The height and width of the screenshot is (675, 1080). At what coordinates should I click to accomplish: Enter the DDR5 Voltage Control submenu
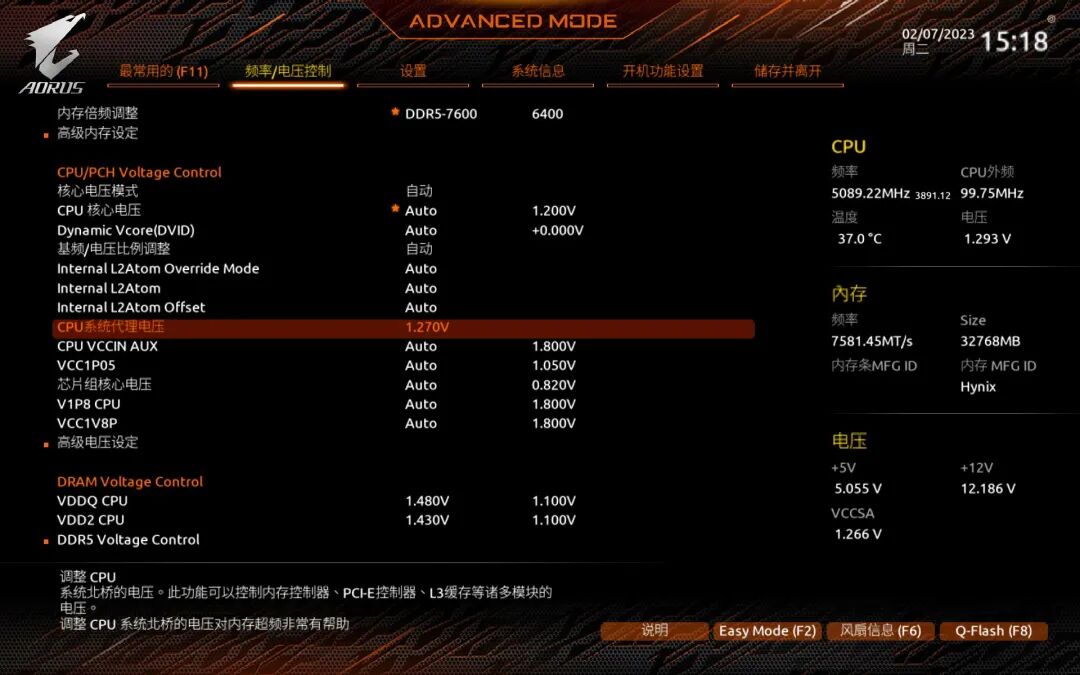(x=128, y=540)
